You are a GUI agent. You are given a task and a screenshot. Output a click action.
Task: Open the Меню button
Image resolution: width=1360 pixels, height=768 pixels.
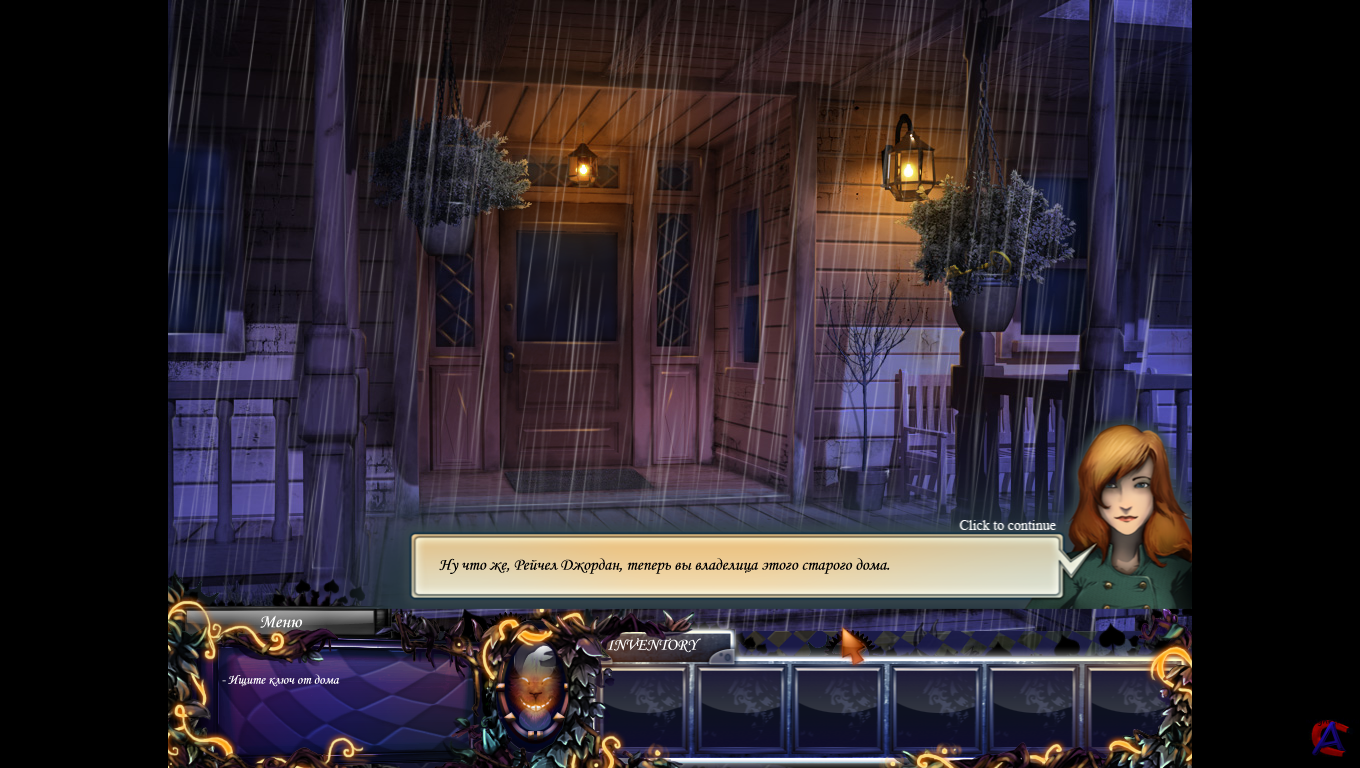[281, 622]
